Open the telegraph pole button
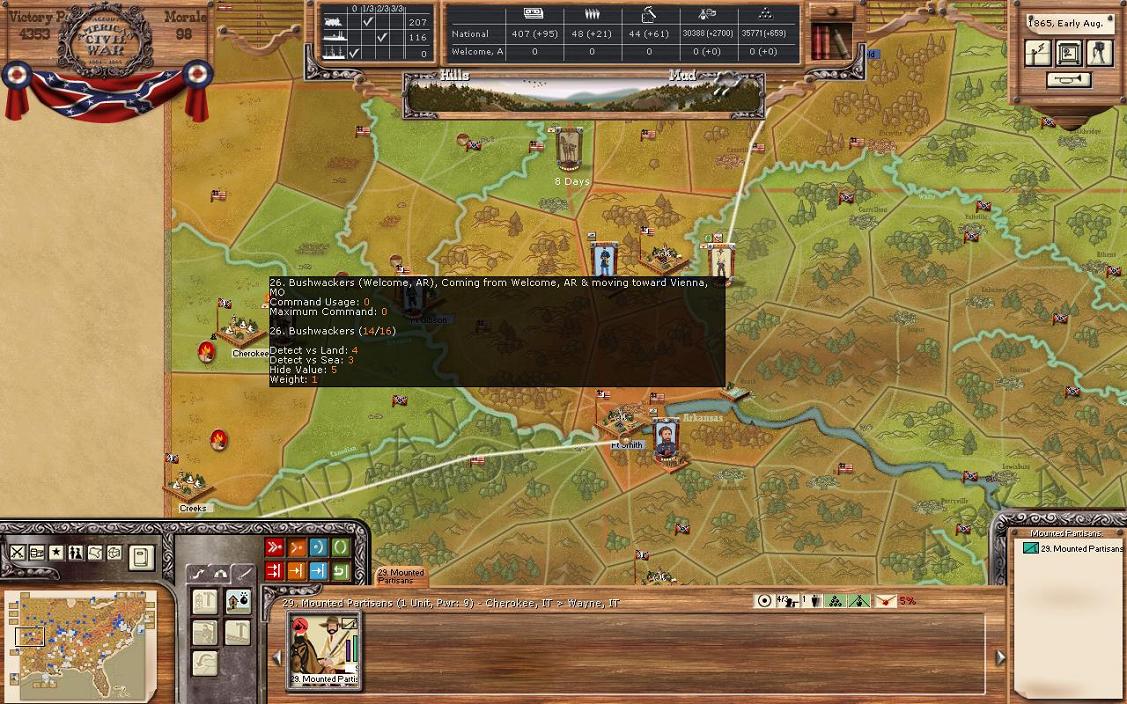This screenshot has height=704, width=1127. [x=1038, y=53]
